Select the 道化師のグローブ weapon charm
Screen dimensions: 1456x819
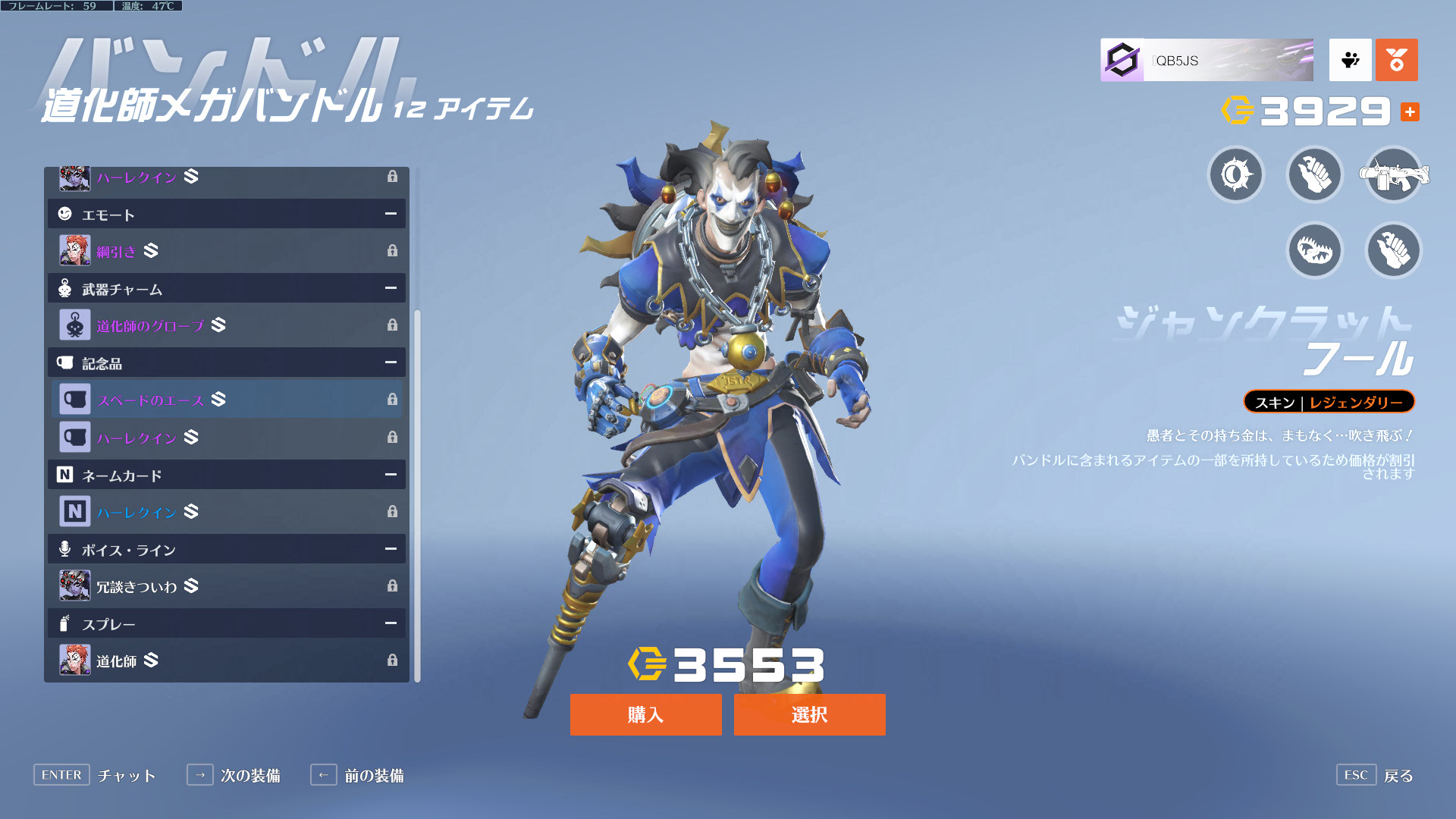(226, 325)
